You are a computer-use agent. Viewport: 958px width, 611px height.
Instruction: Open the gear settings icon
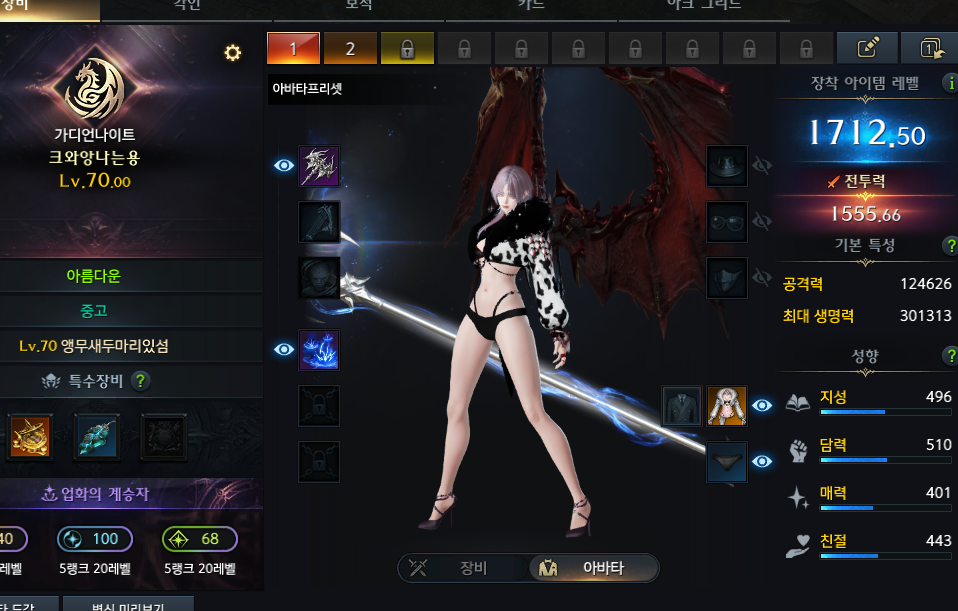[x=233, y=53]
